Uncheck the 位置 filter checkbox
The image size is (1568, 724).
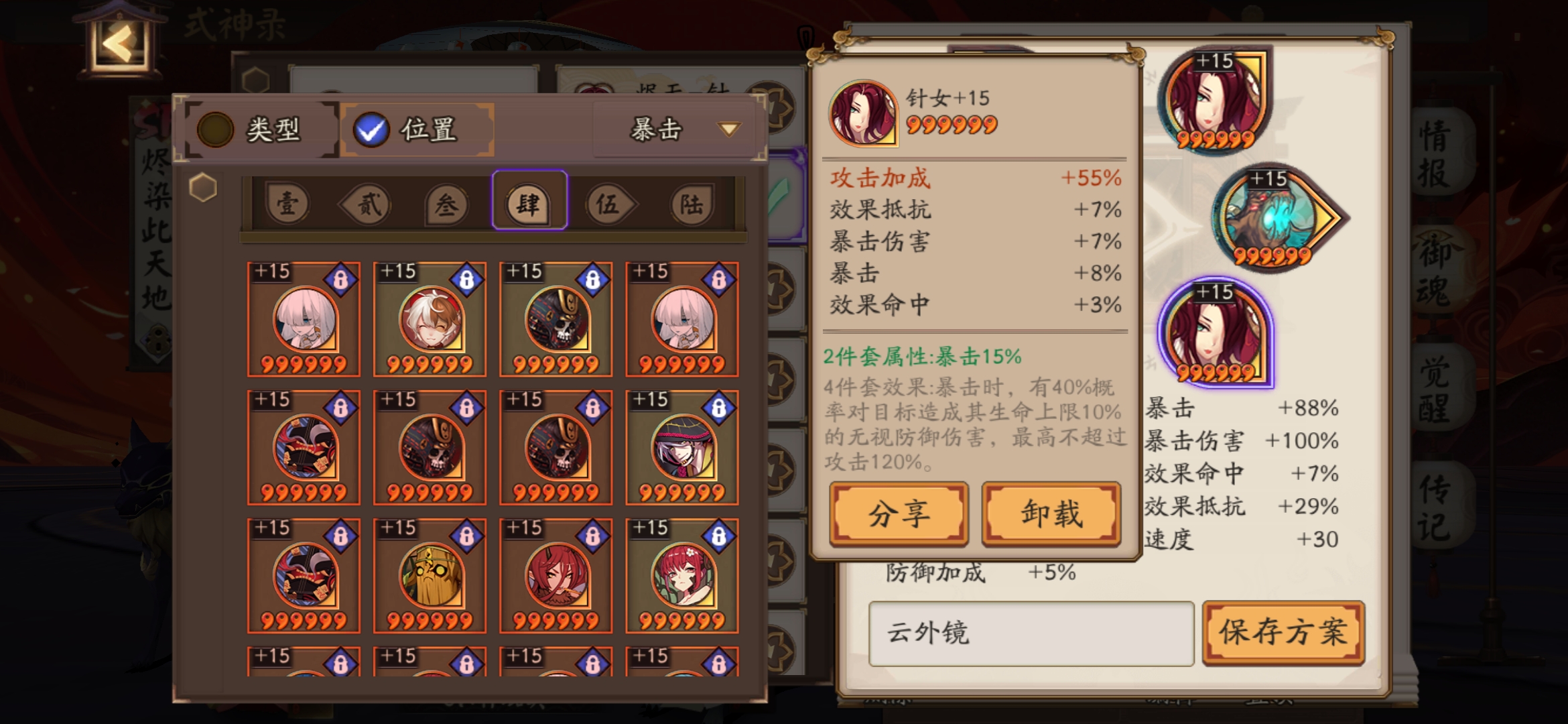tap(372, 129)
